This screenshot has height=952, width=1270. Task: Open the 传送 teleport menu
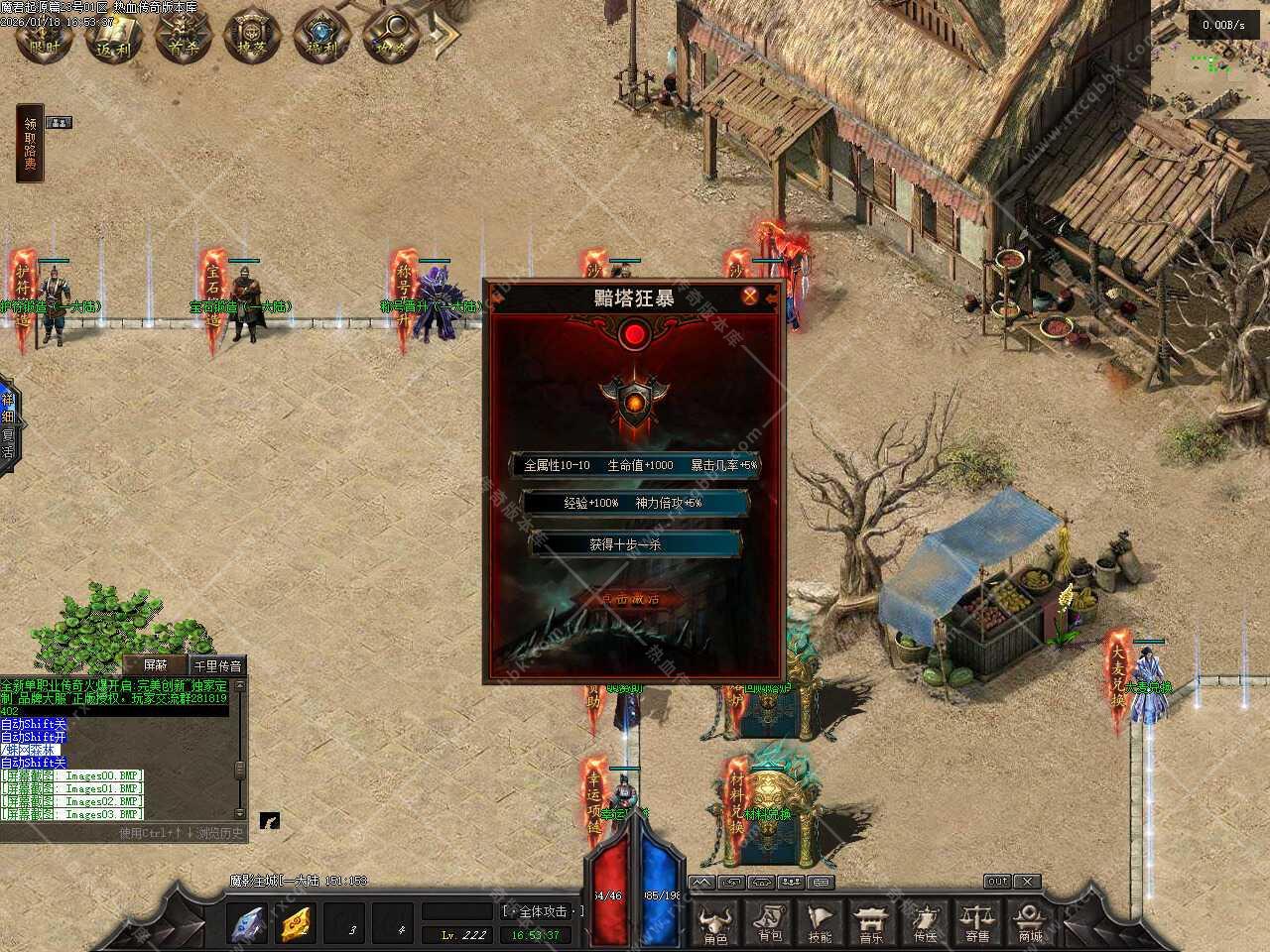tap(925, 922)
